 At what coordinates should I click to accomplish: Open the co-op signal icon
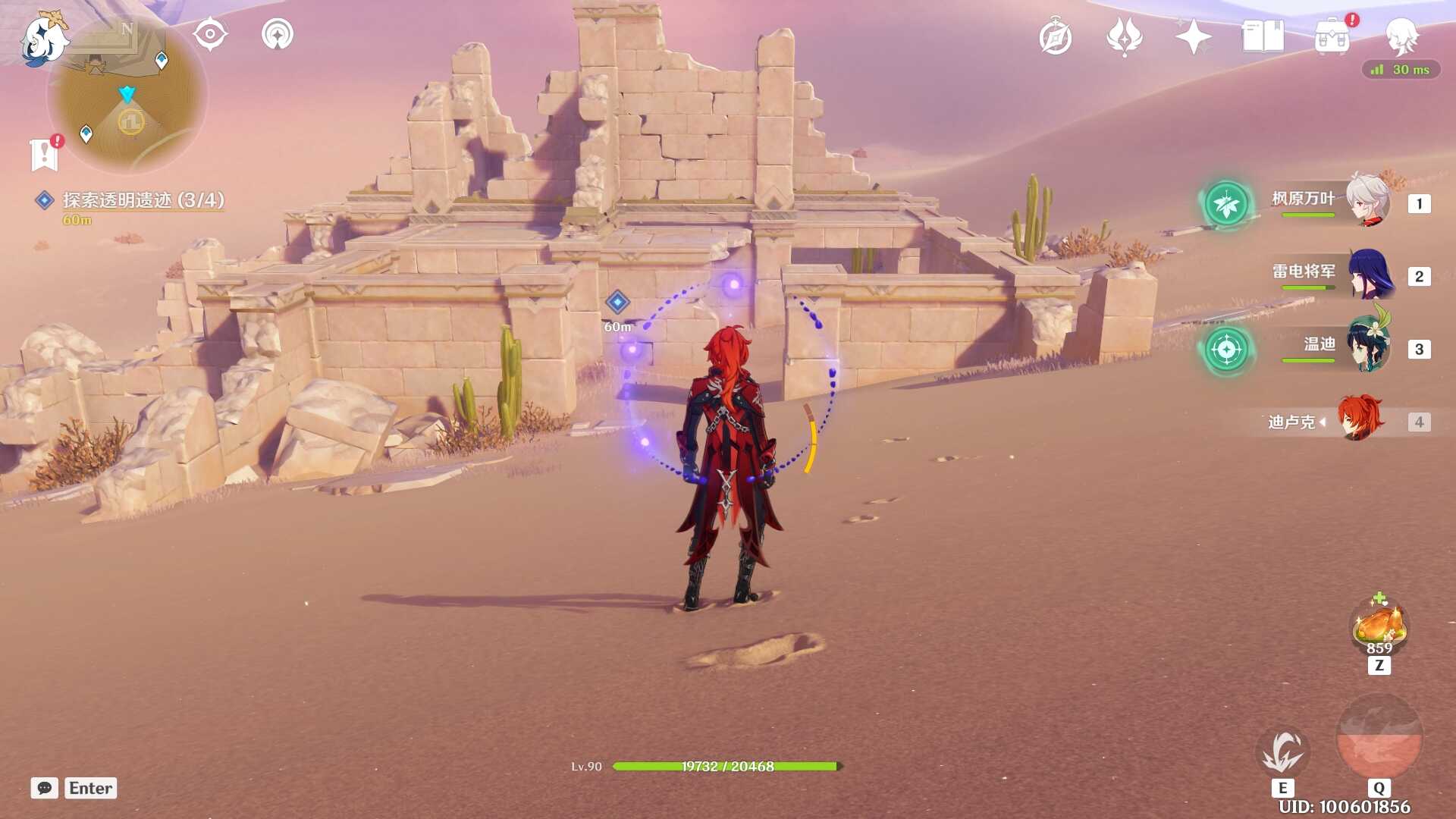click(x=278, y=35)
